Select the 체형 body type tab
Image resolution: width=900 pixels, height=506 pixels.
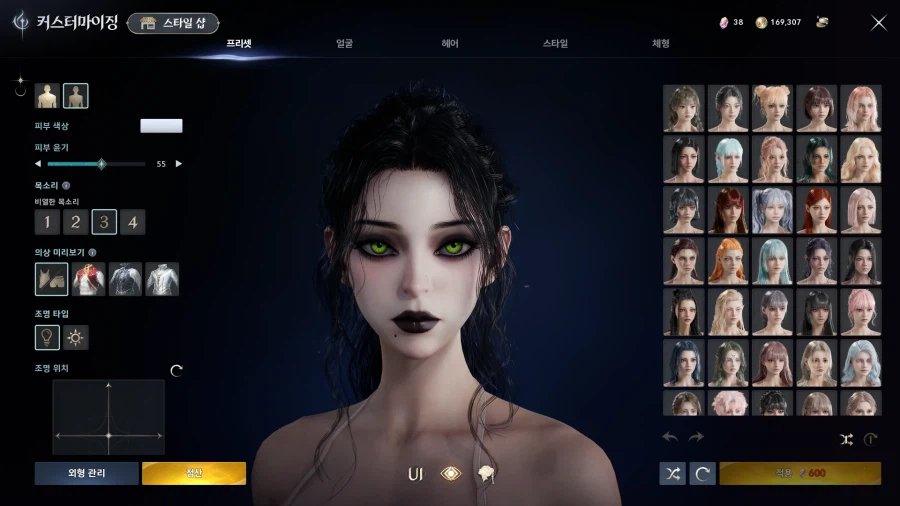coord(661,44)
